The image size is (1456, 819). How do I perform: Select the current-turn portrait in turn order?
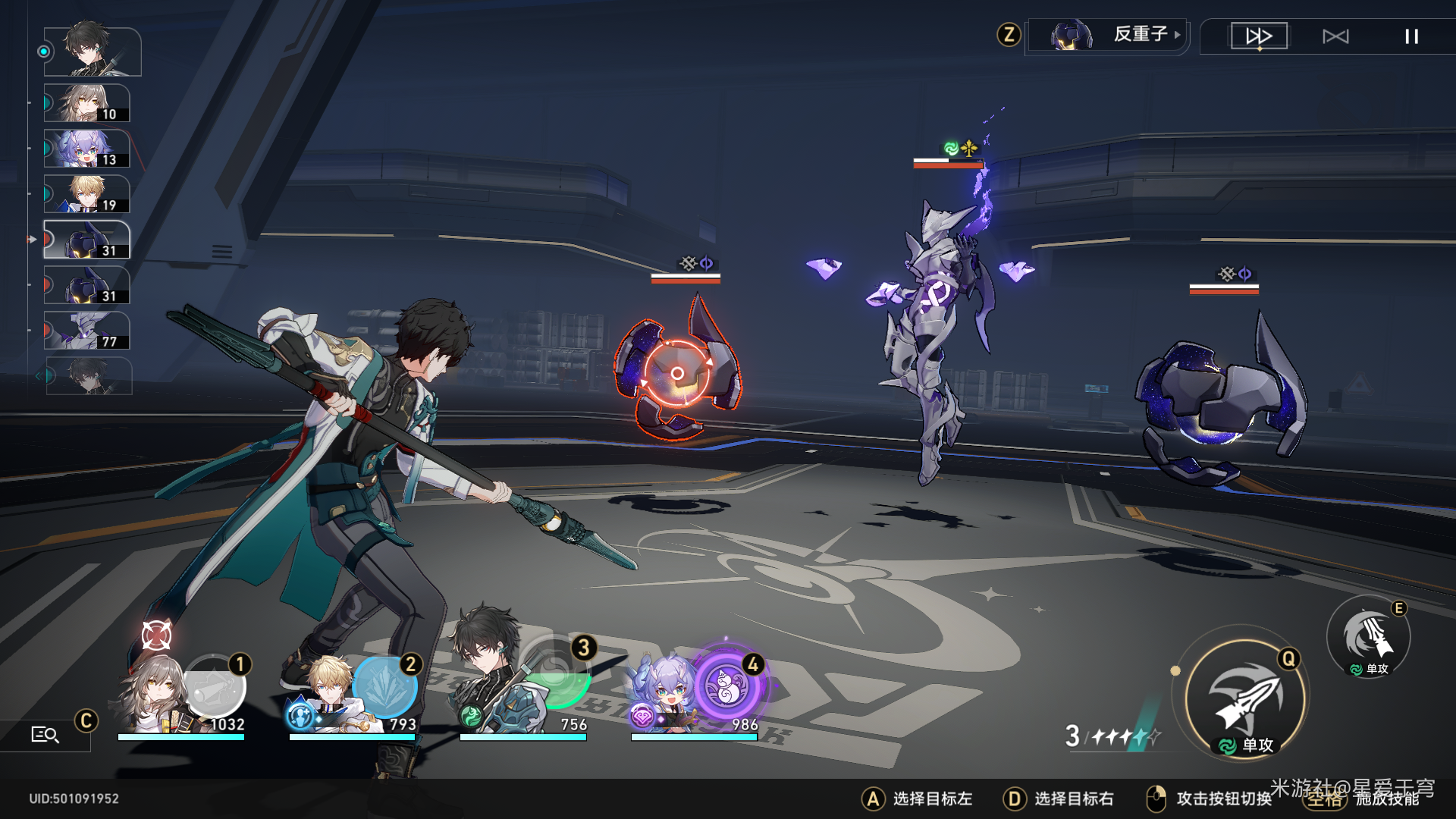93,52
